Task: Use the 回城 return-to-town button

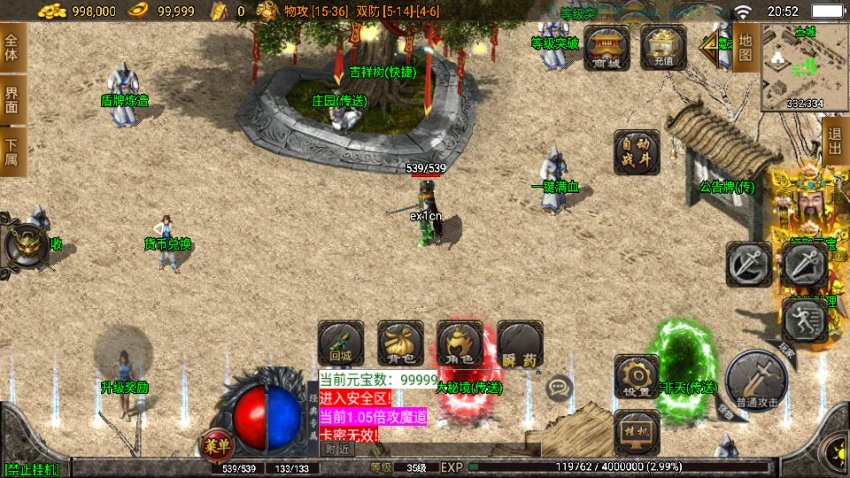Action: click(x=340, y=343)
